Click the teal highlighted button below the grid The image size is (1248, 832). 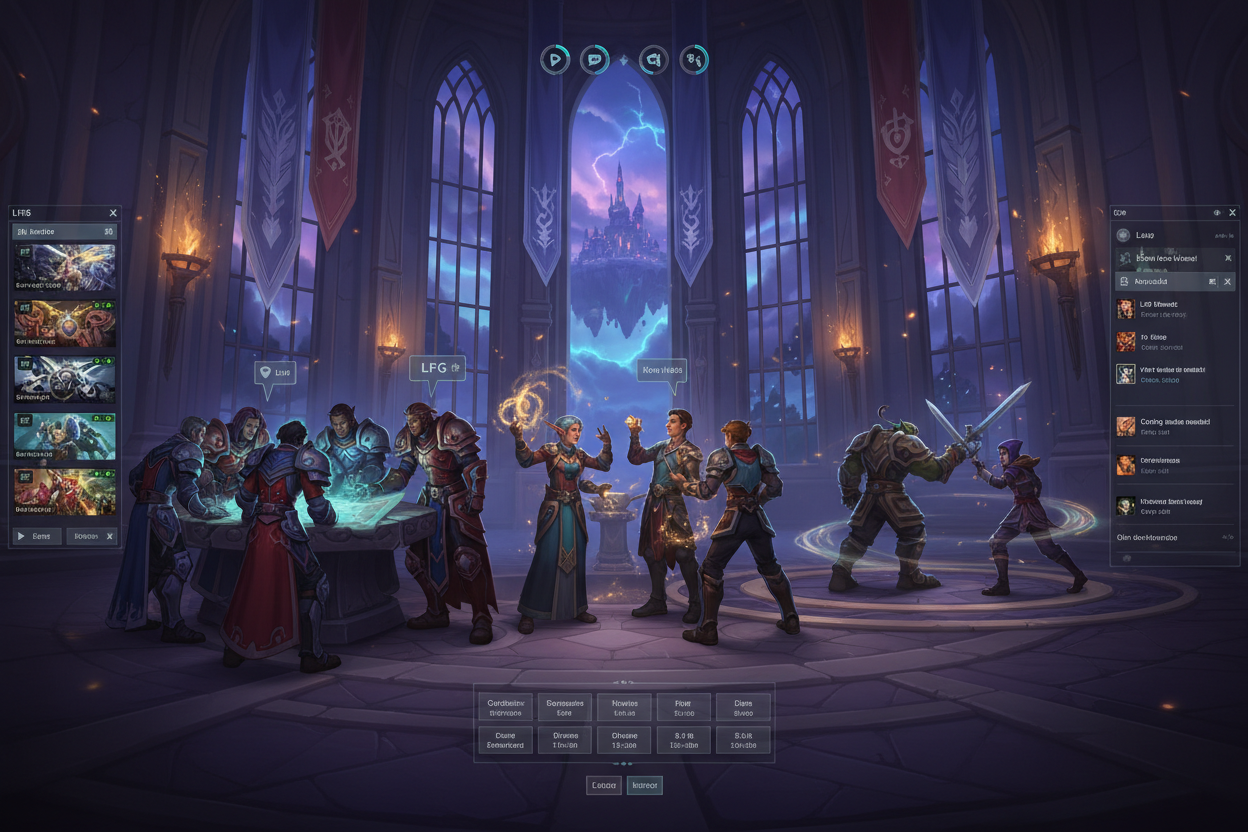[644, 785]
